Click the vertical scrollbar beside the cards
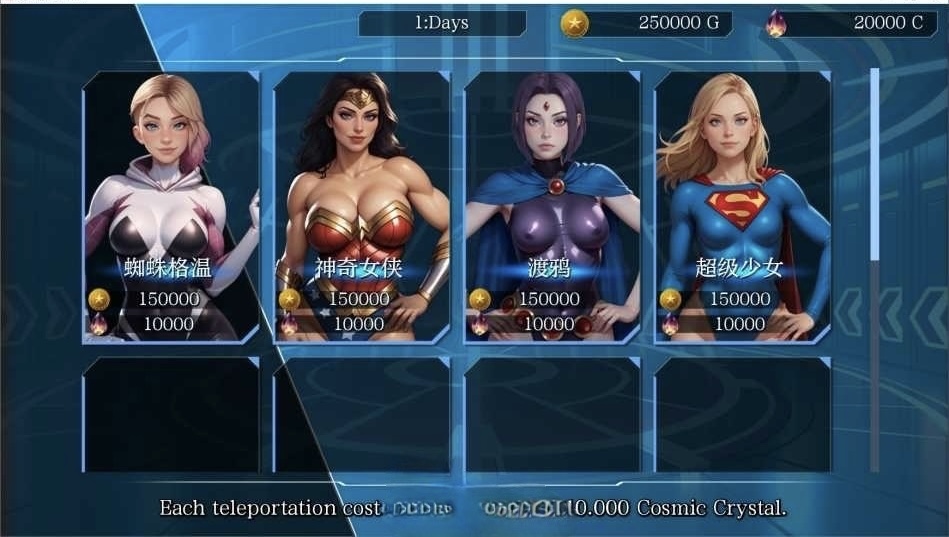Image resolution: width=949 pixels, height=537 pixels. point(875,165)
